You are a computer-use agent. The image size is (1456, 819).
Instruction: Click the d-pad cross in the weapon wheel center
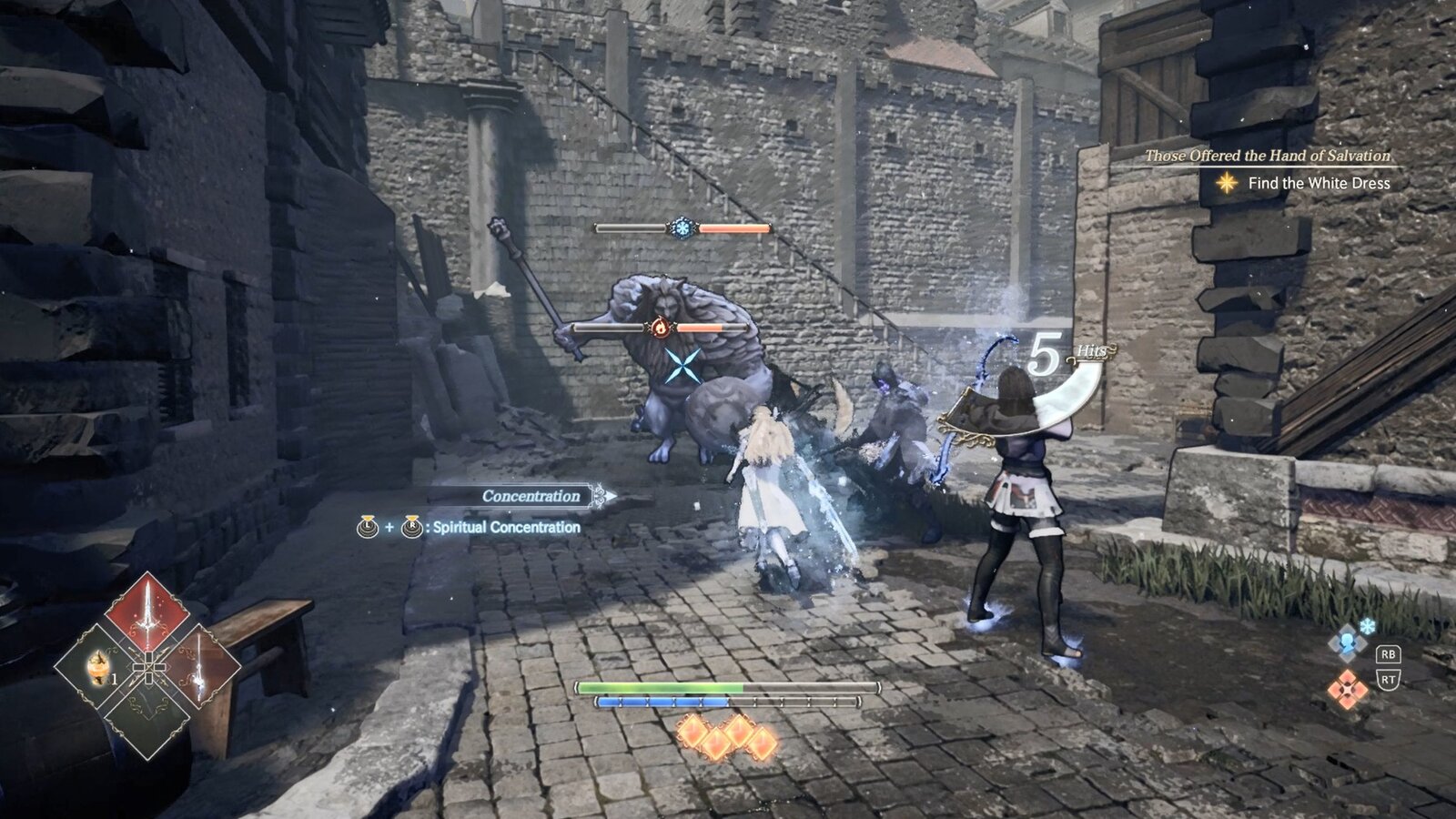click(x=149, y=666)
